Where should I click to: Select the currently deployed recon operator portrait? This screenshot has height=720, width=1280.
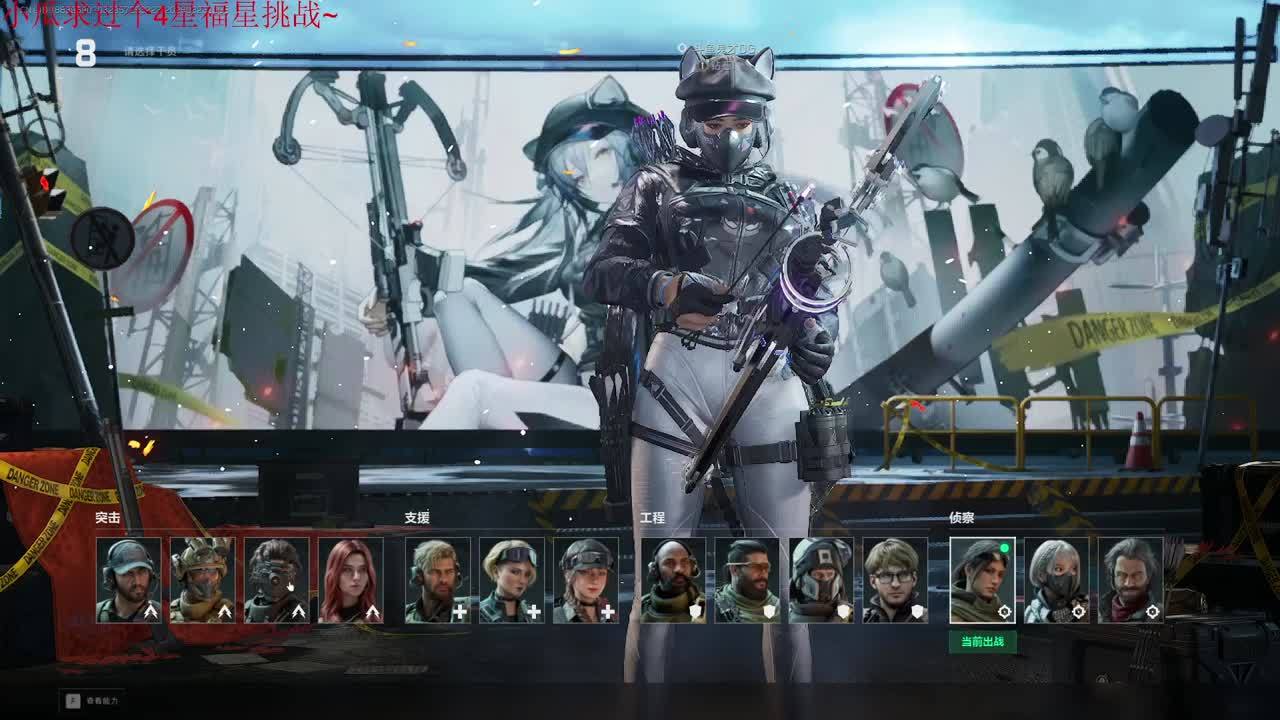(x=982, y=580)
